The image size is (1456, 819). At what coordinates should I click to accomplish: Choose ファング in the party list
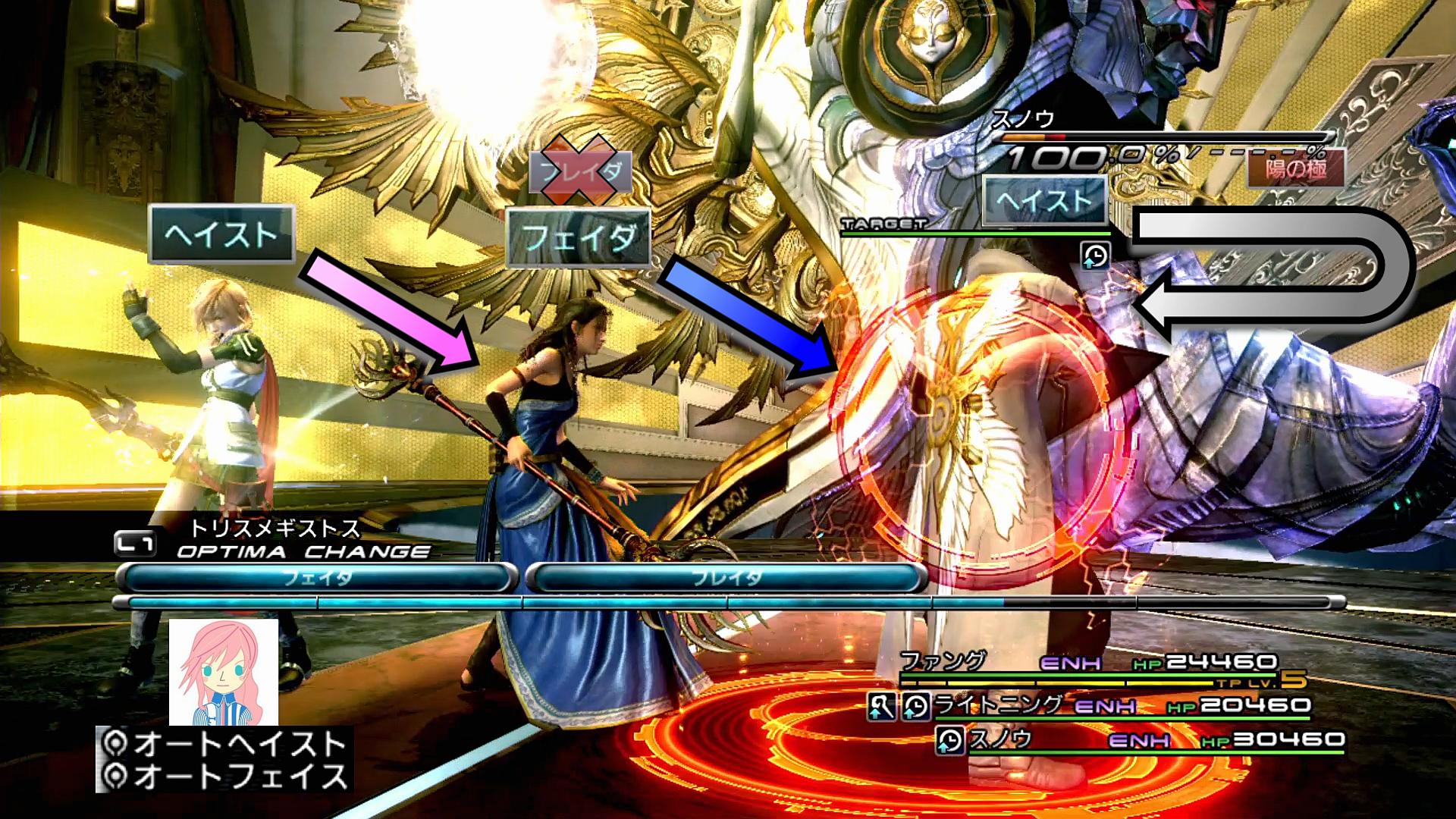click(943, 661)
